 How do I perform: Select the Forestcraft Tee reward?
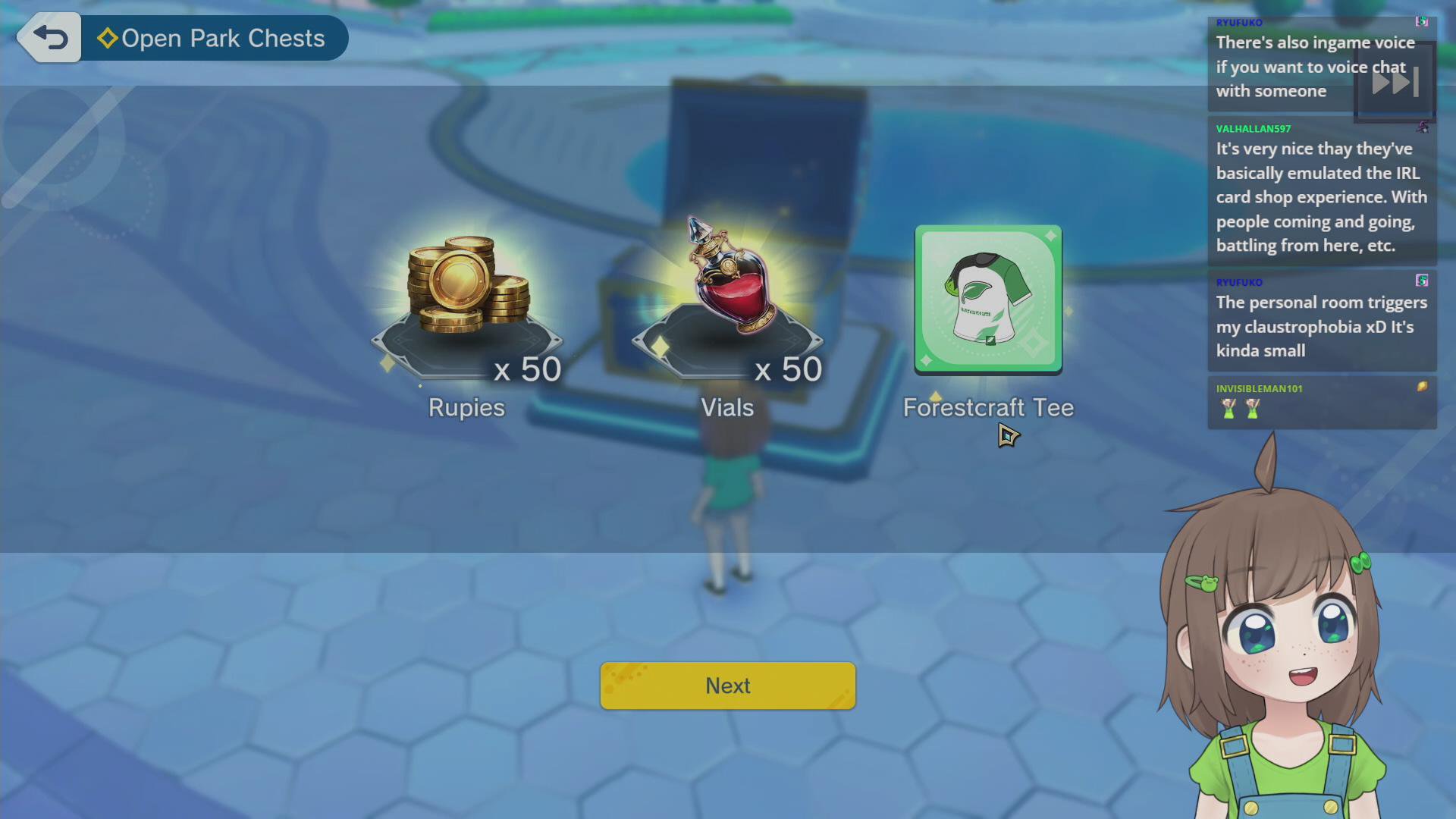tap(987, 299)
